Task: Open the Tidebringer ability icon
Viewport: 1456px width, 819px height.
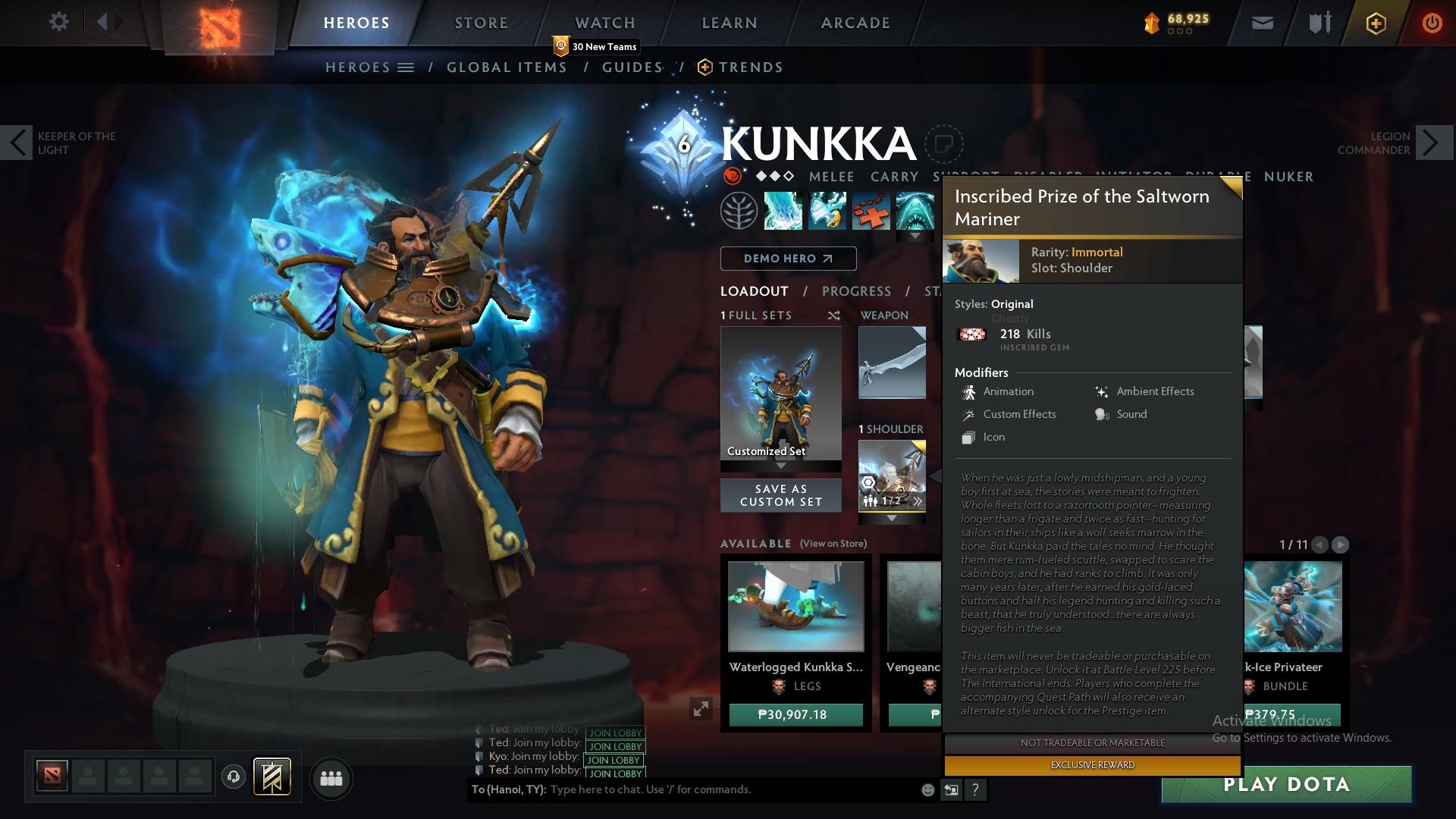Action: point(827,210)
